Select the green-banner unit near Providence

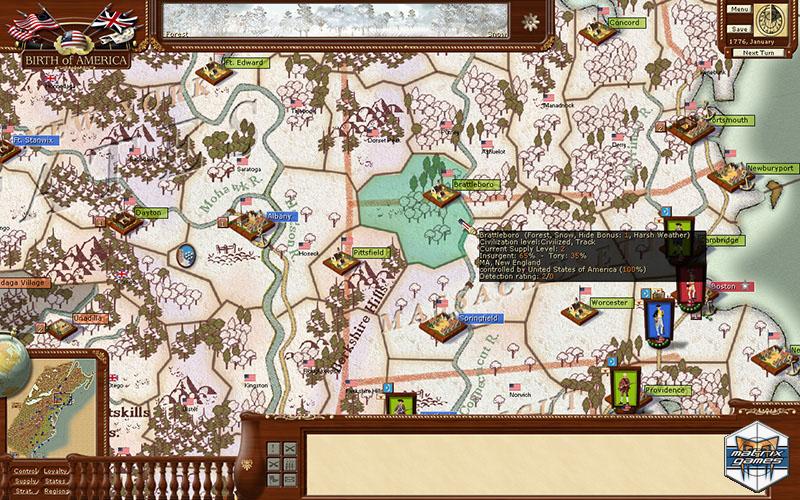[622, 384]
